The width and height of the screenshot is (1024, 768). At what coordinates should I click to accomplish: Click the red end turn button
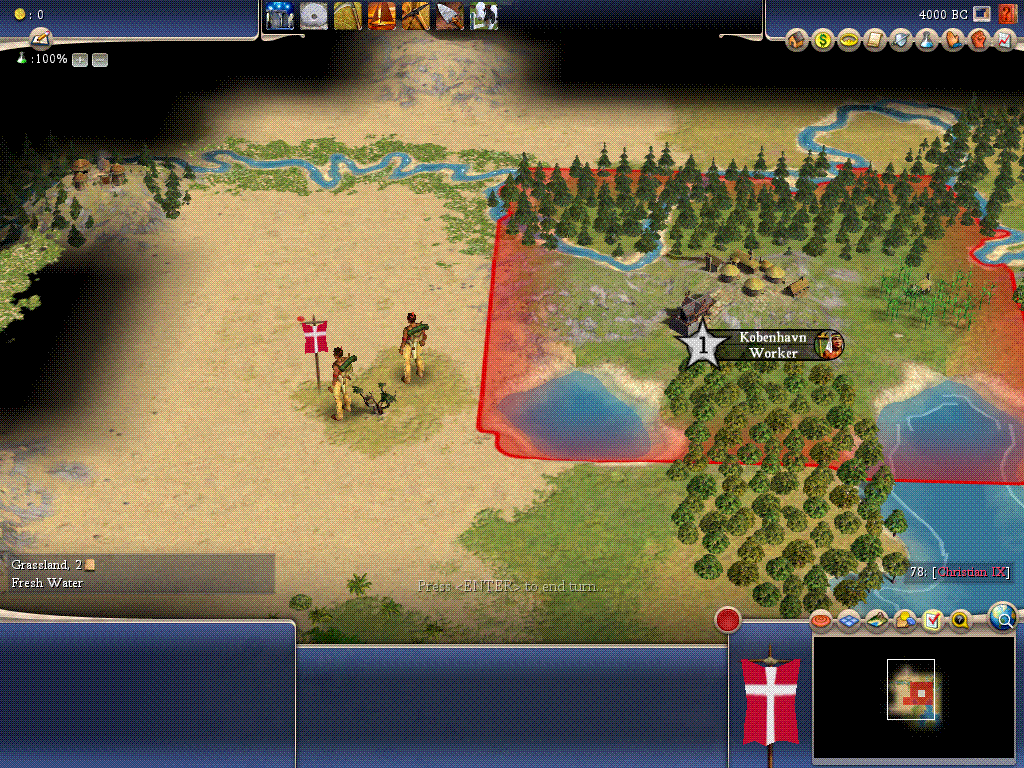point(728,620)
